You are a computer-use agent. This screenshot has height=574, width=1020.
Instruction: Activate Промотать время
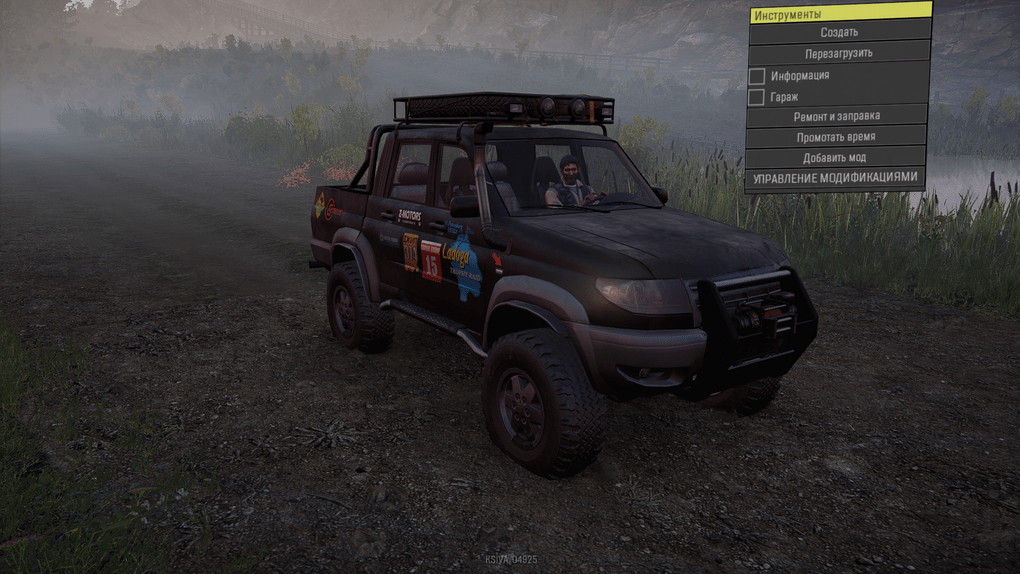[x=835, y=137]
